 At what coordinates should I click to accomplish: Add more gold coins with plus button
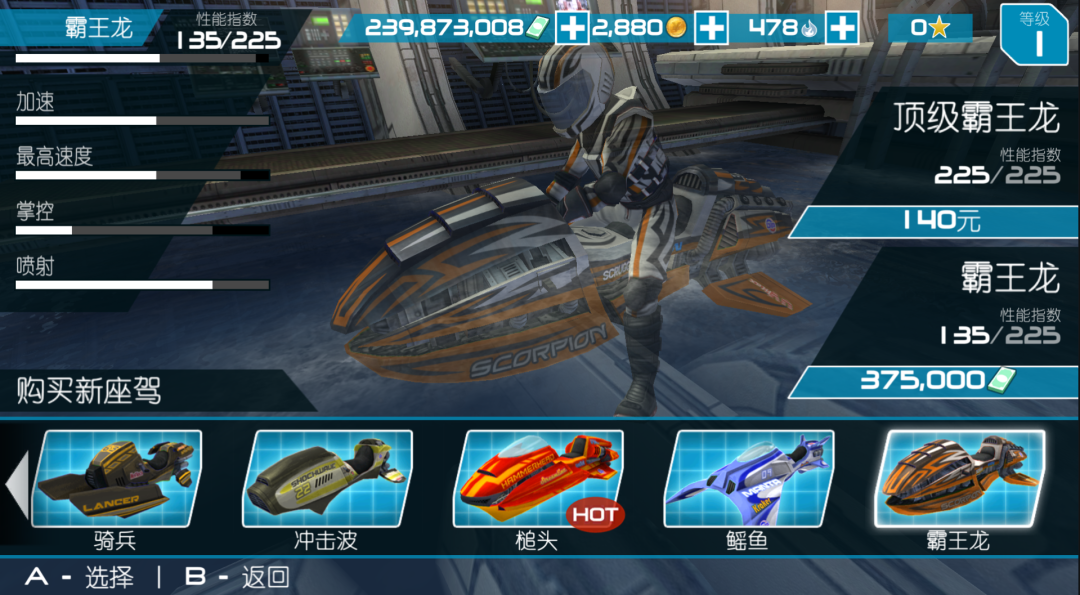click(711, 28)
